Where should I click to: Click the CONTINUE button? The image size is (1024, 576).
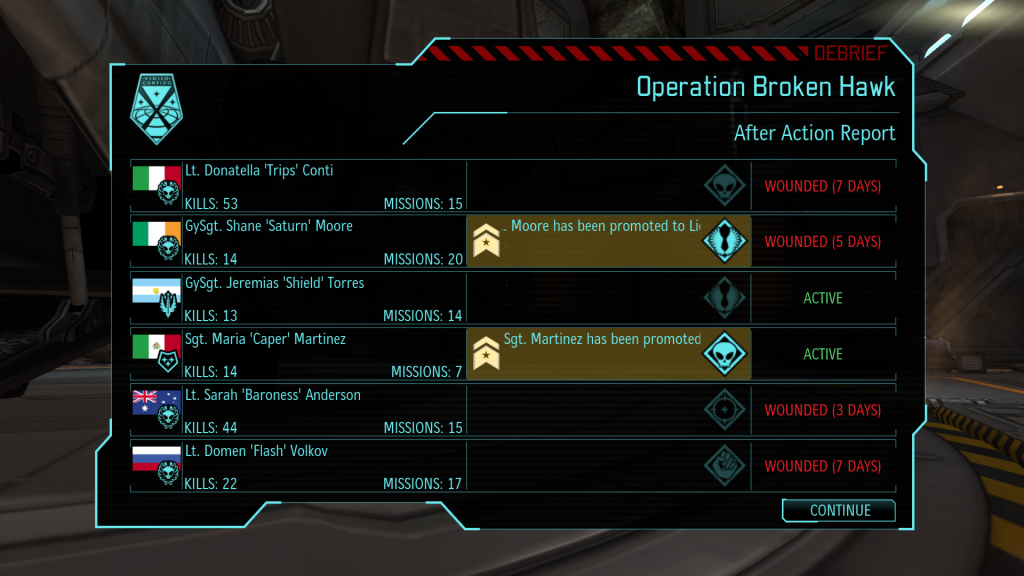pyautogui.click(x=839, y=510)
